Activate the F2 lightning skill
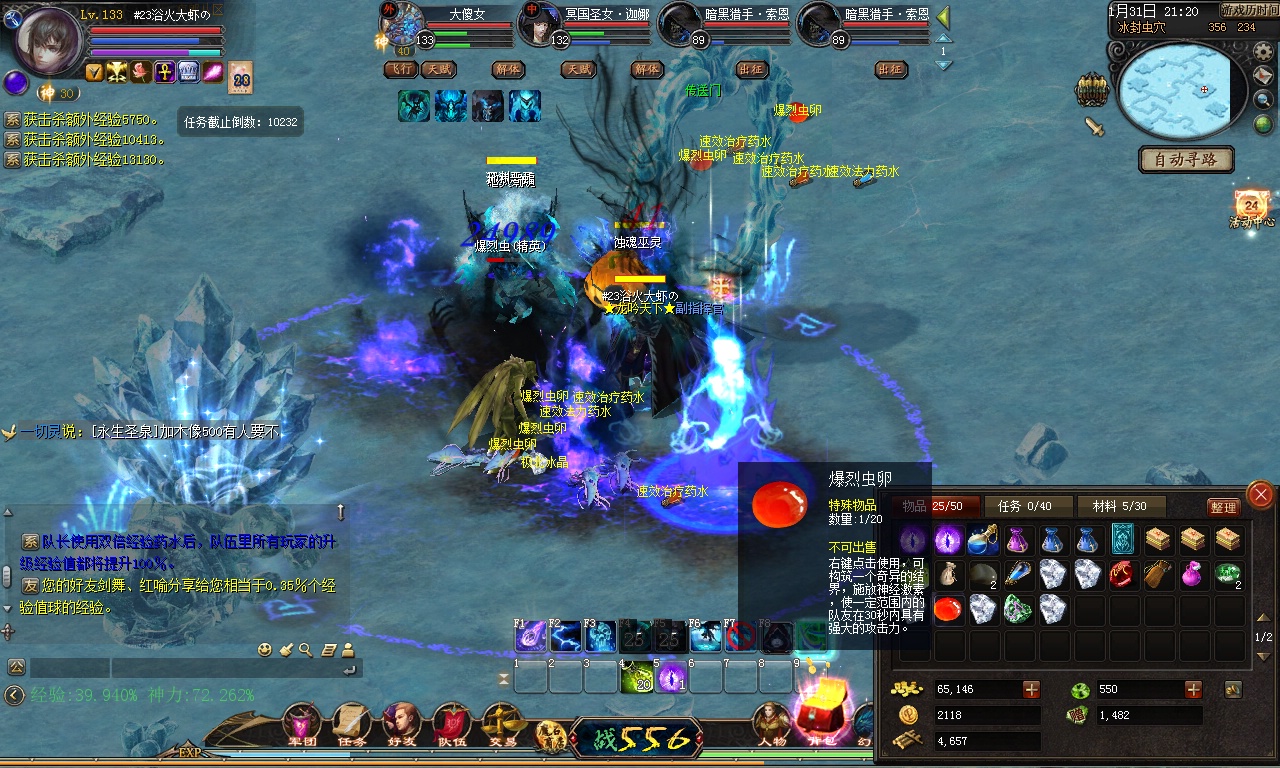 pos(565,636)
